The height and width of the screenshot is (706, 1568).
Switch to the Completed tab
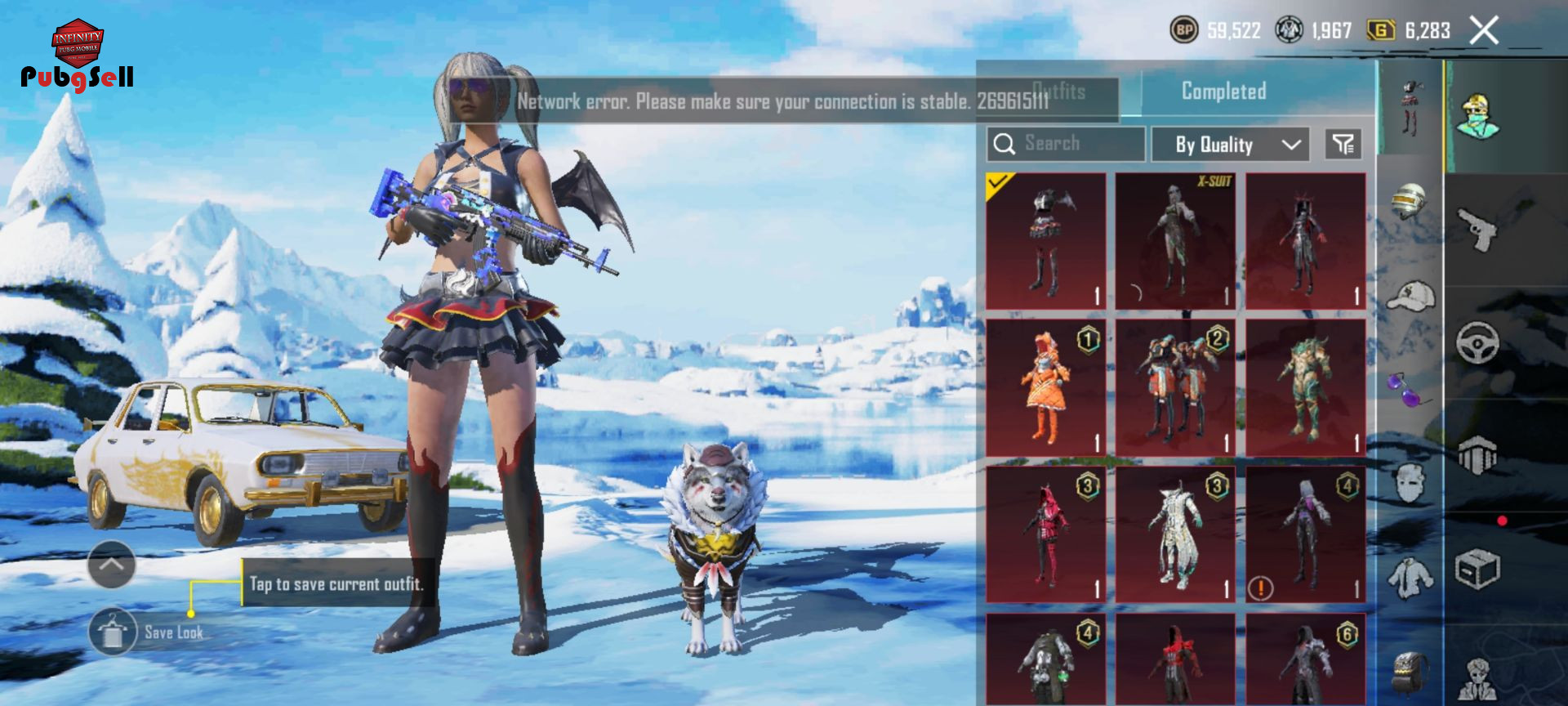coord(1223,92)
